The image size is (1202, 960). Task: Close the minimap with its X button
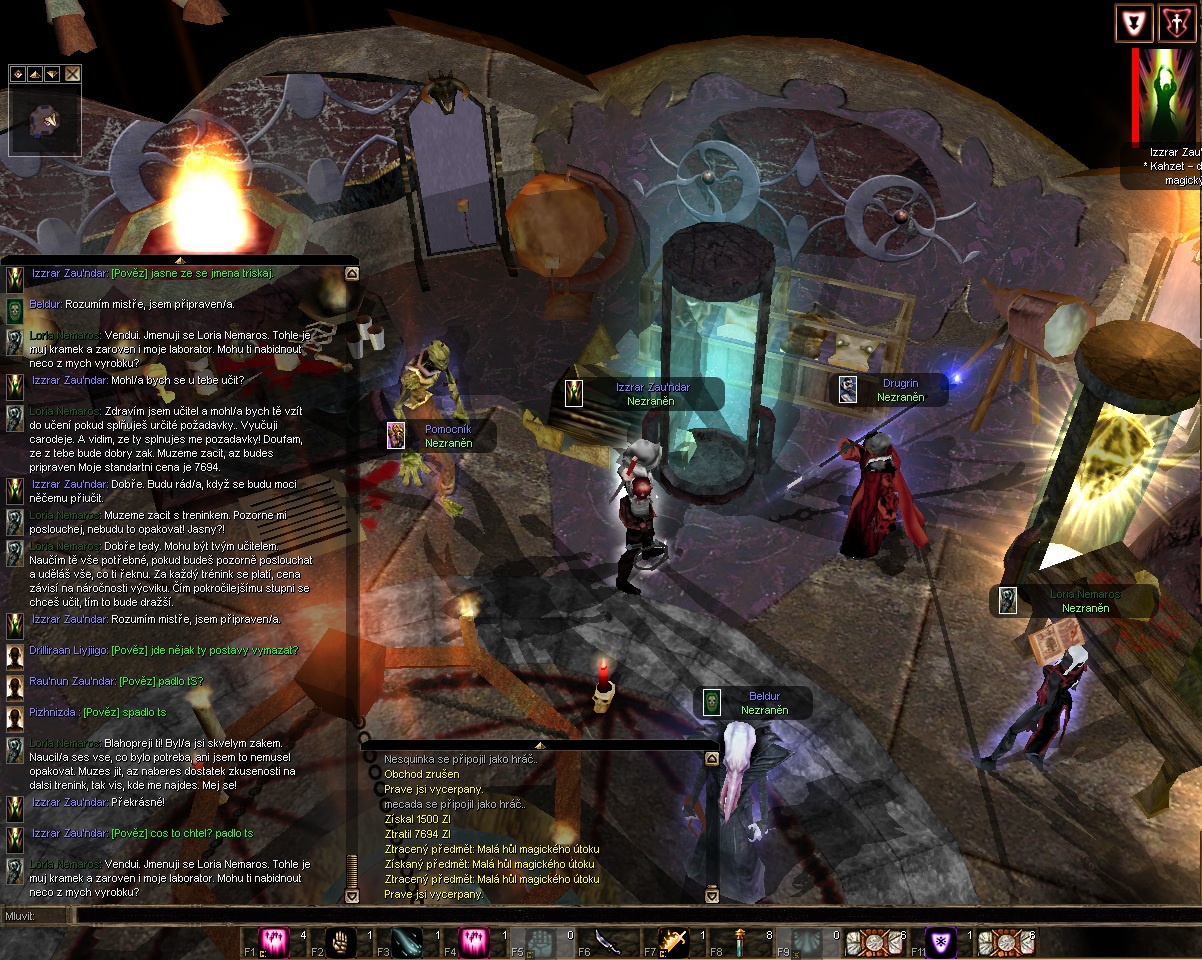[72, 74]
